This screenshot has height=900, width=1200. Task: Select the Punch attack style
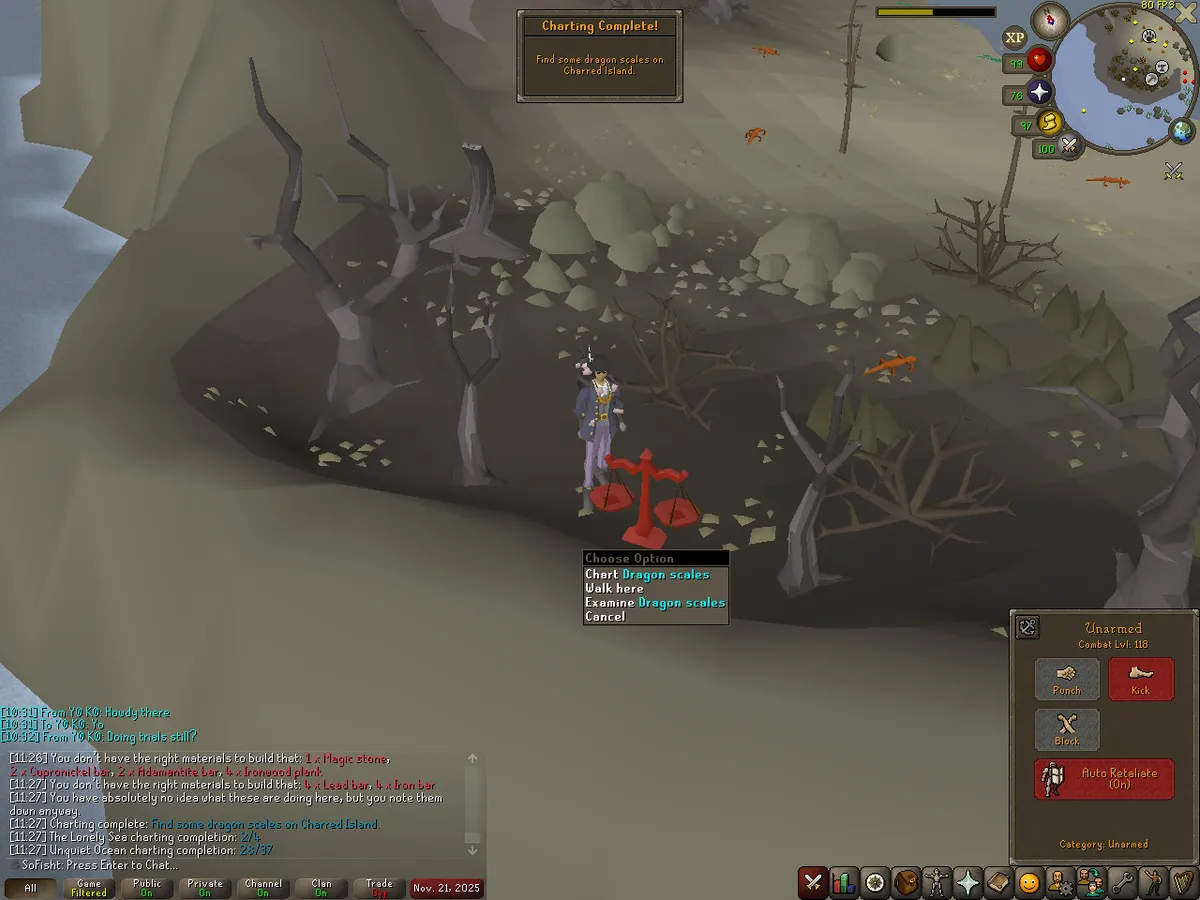(x=1067, y=679)
